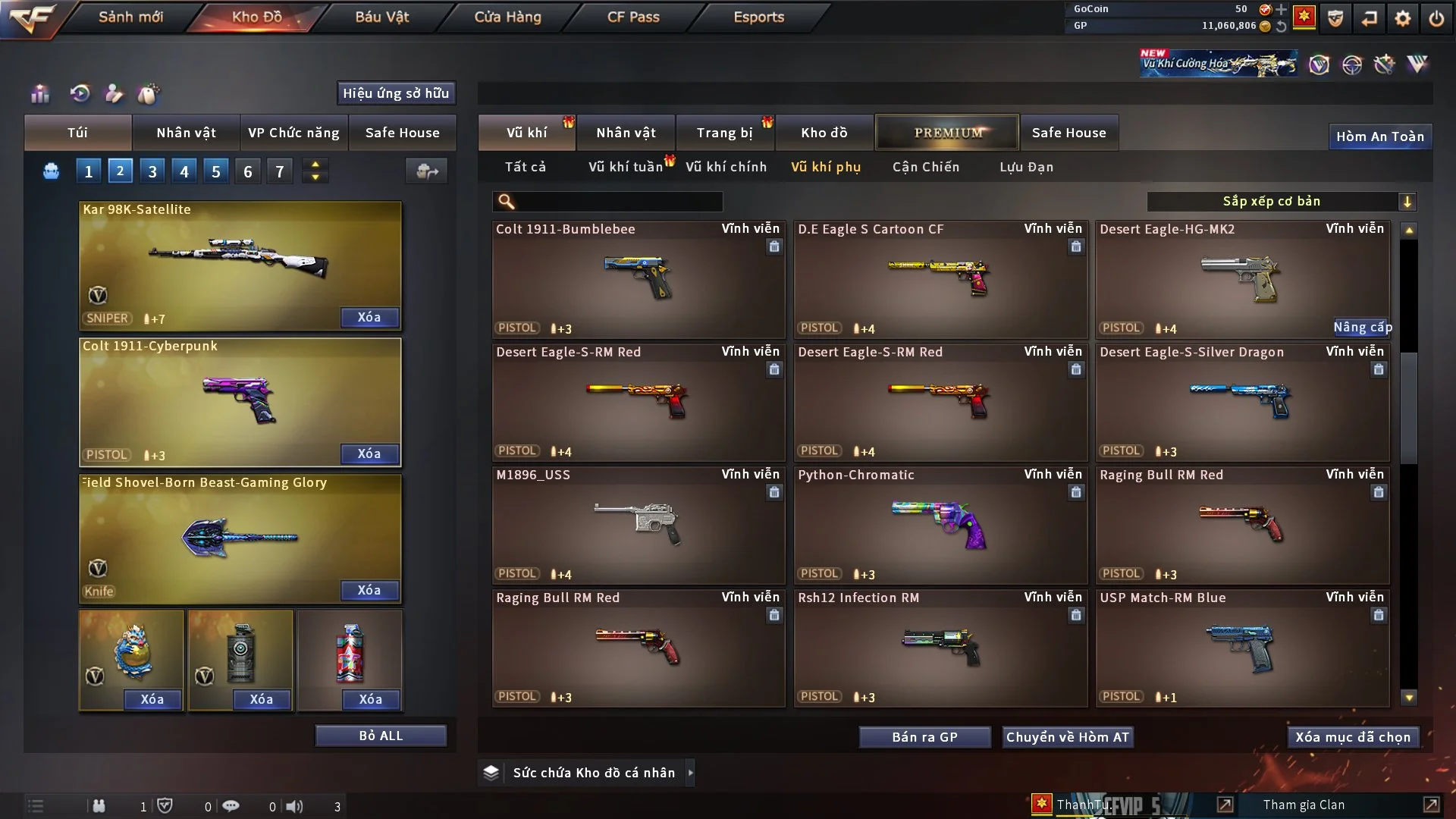
Task: Filter by Vũ khí chính
Action: [726, 167]
